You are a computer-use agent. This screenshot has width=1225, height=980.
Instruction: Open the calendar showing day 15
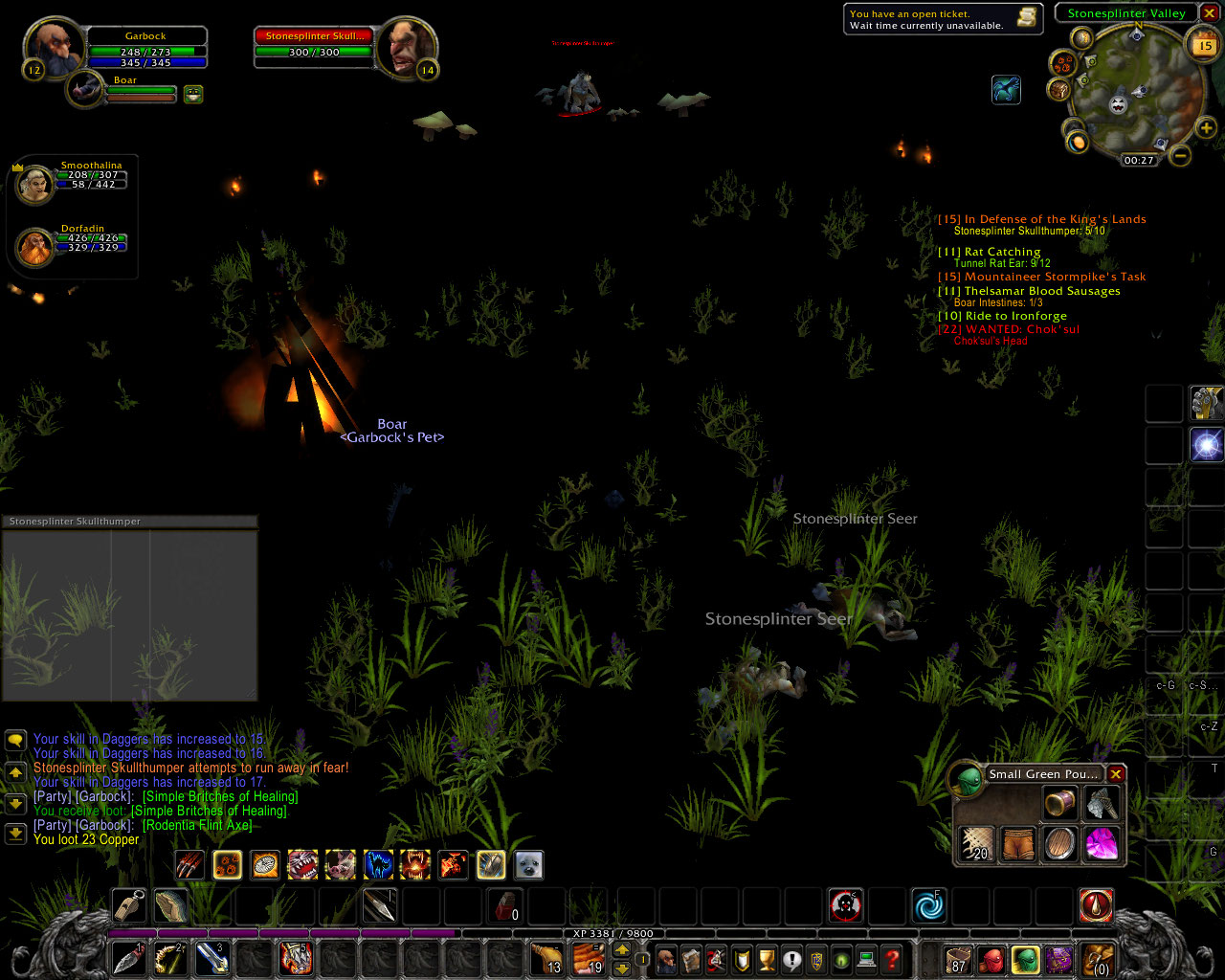pos(1204,45)
